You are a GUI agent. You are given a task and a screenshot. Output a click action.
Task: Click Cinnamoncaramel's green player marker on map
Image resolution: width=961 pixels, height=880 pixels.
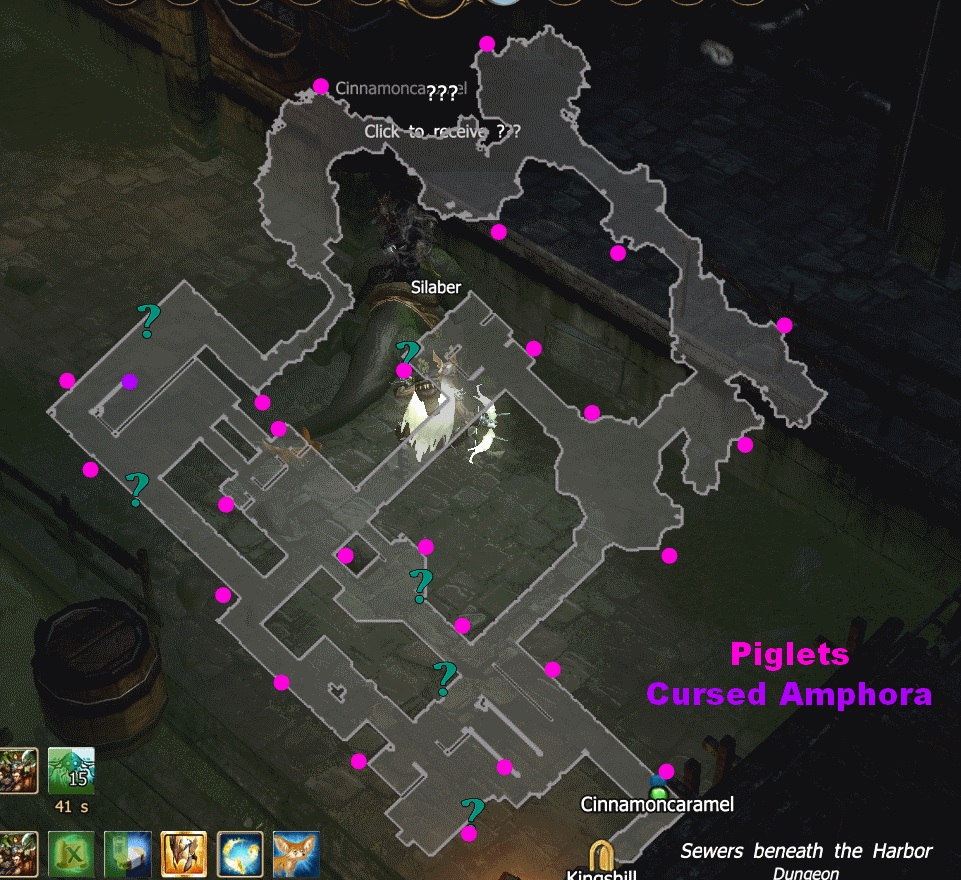point(658,792)
